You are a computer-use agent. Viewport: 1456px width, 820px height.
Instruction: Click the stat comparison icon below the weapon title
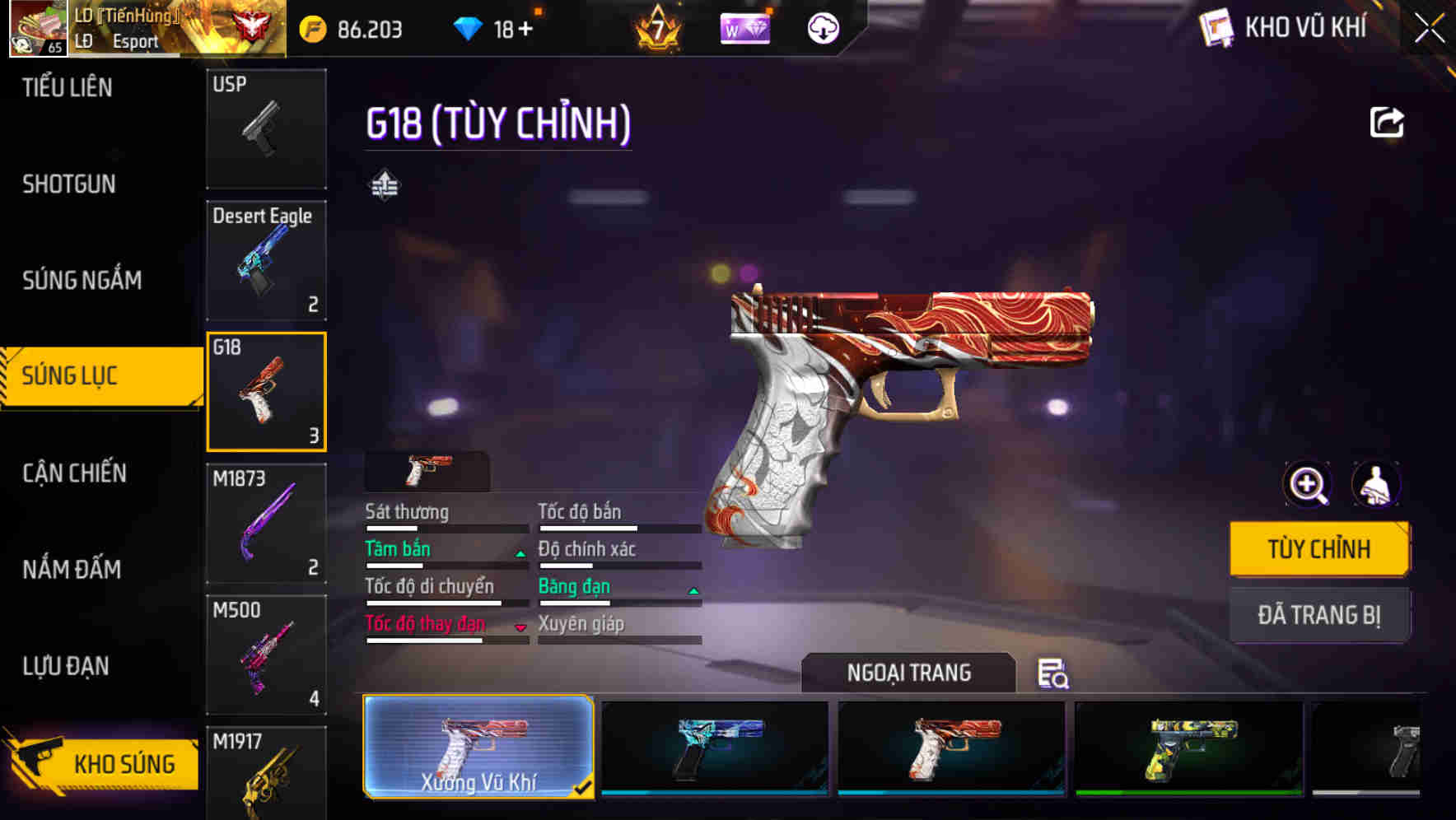click(x=384, y=184)
